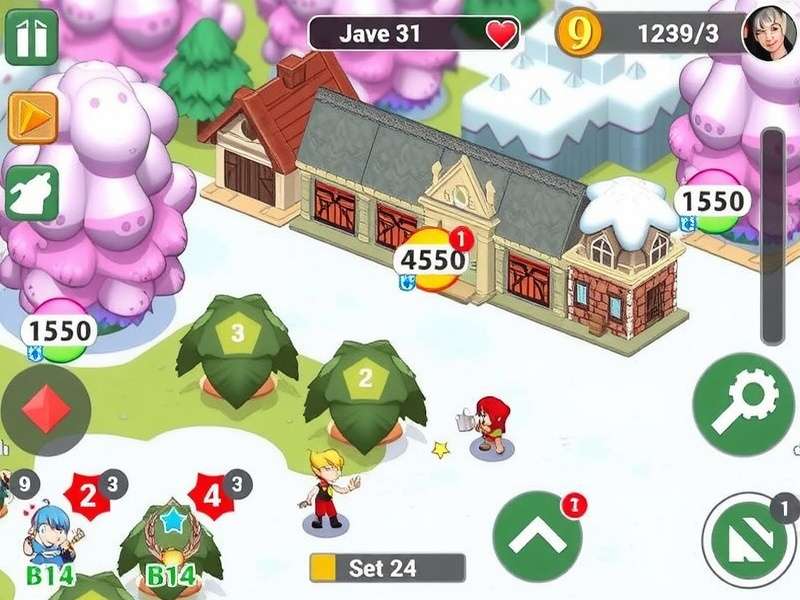Open the green wolf icon button
This screenshot has width=800, height=600.
click(33, 193)
